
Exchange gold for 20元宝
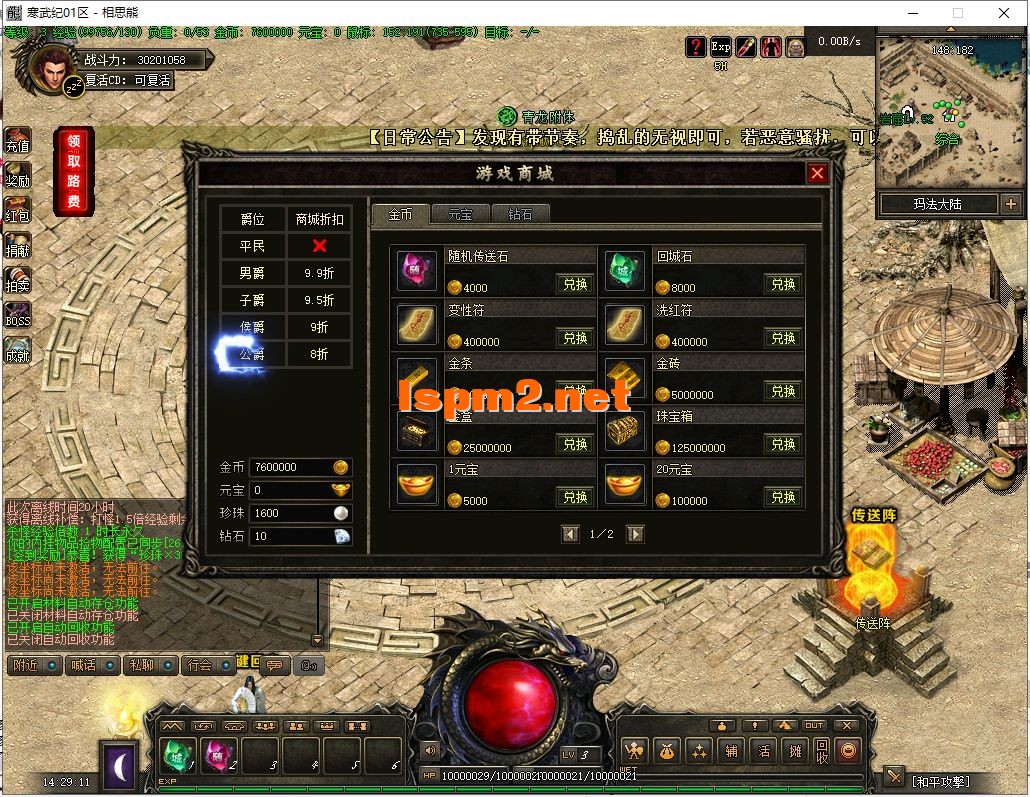coord(783,497)
